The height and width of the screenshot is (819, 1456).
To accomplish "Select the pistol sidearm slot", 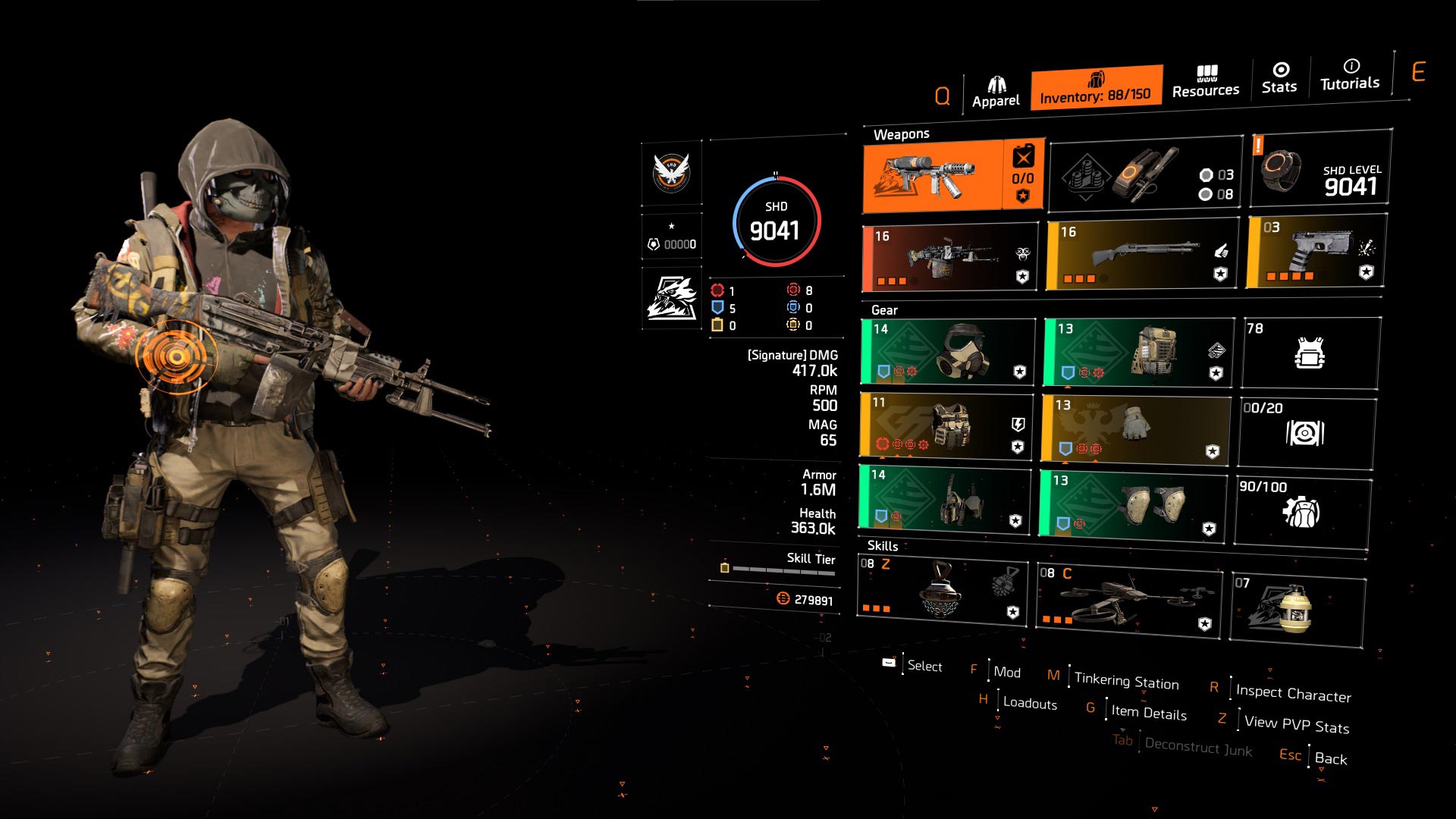I will point(1316,252).
